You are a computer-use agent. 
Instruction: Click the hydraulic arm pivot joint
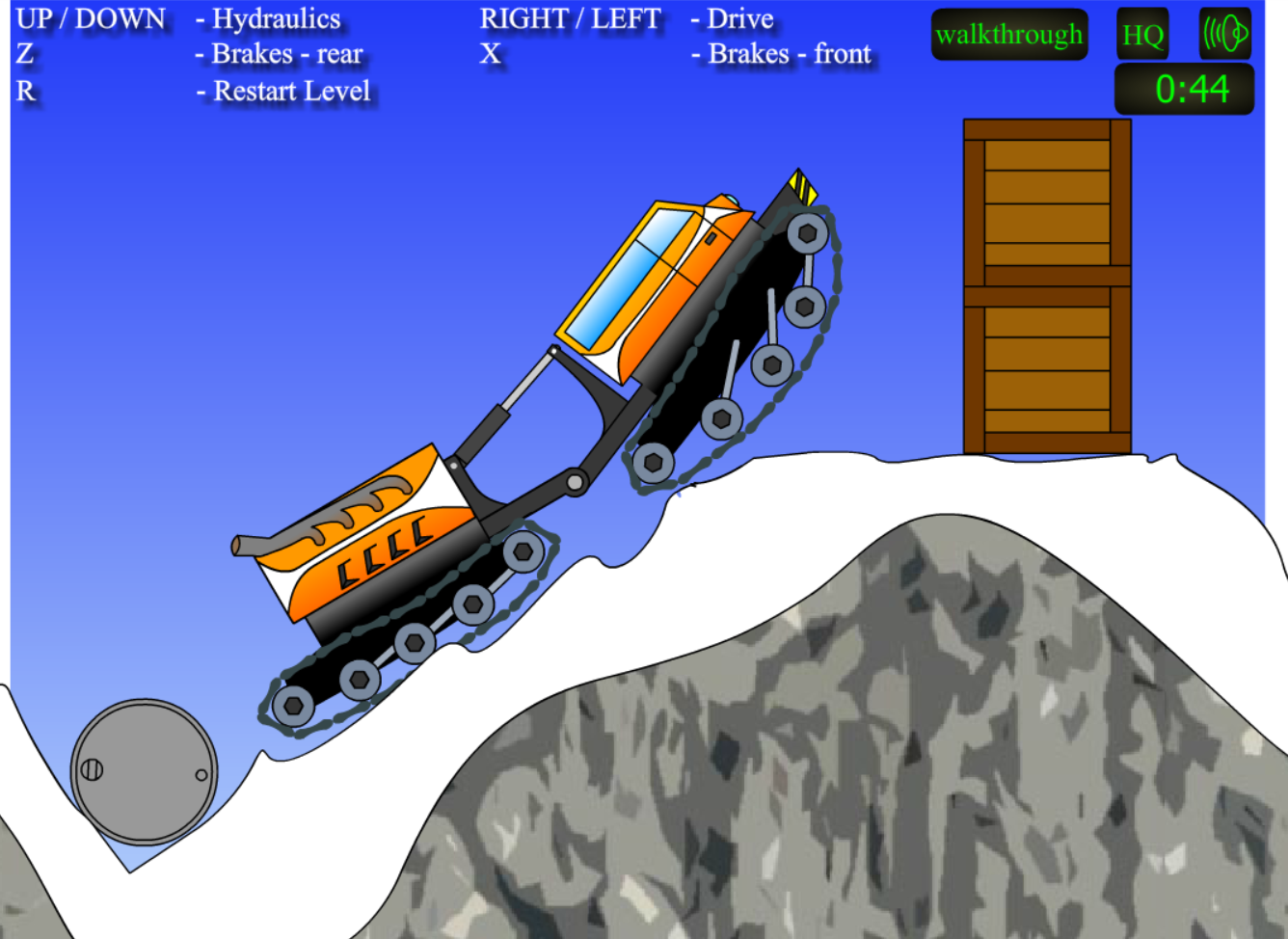pos(573,480)
